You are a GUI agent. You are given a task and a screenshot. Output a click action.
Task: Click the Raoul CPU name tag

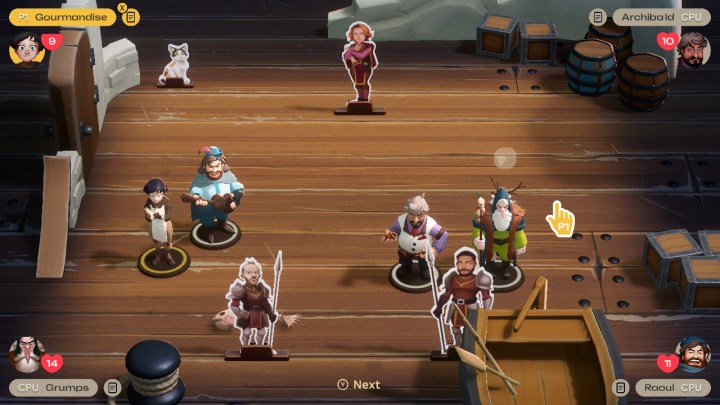(x=671, y=388)
